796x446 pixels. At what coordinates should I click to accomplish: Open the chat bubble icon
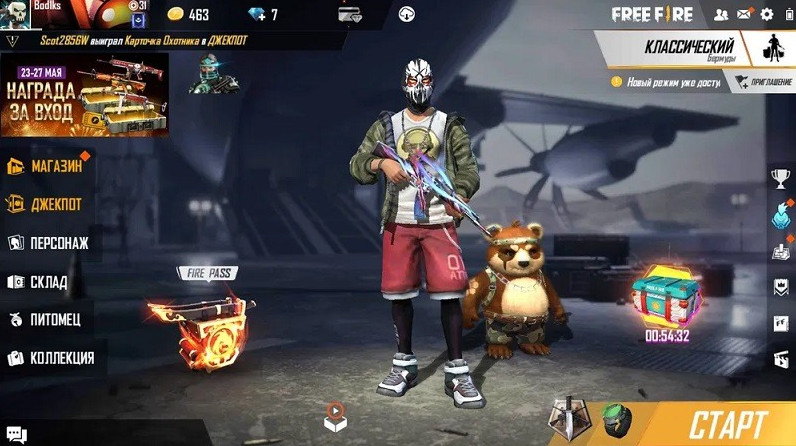coord(15,434)
